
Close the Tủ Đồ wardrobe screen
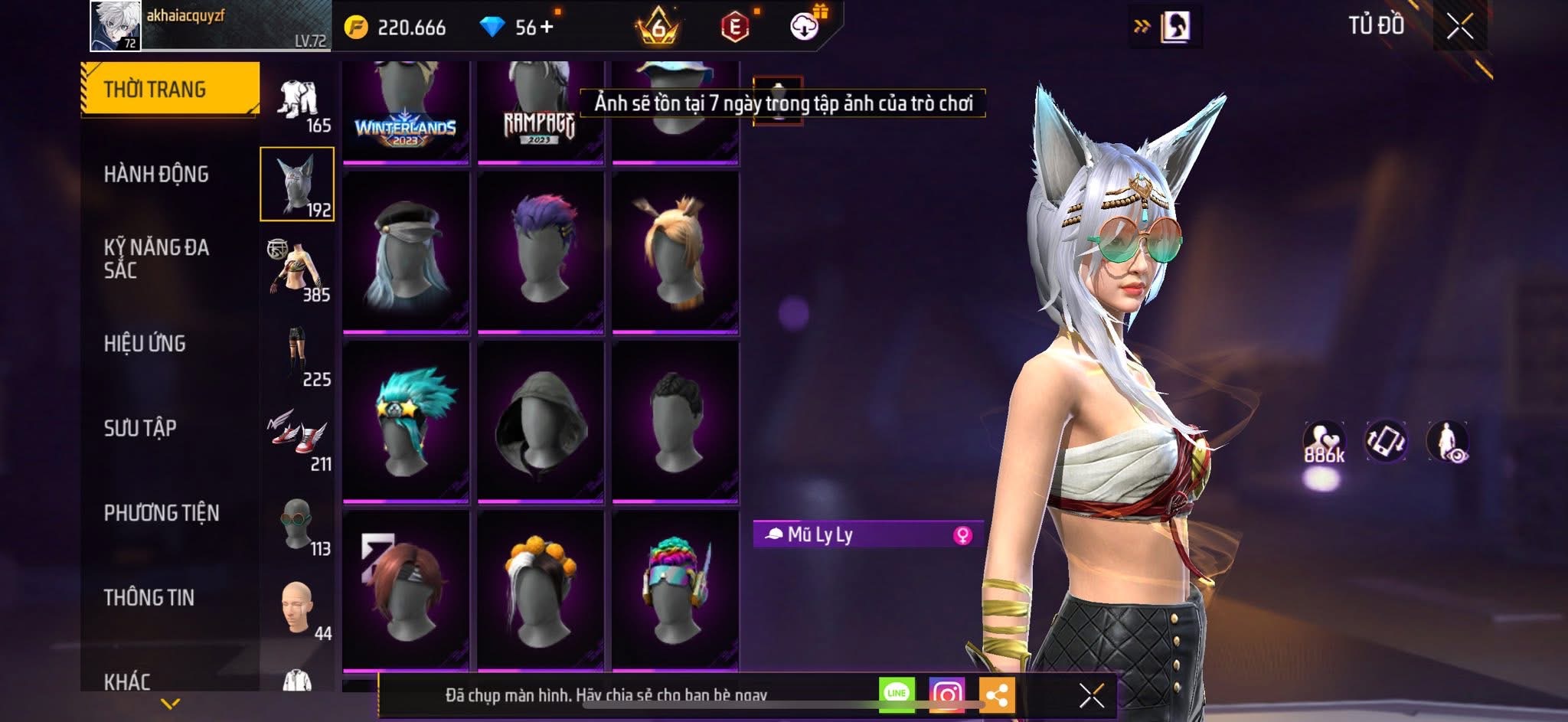tap(1459, 27)
